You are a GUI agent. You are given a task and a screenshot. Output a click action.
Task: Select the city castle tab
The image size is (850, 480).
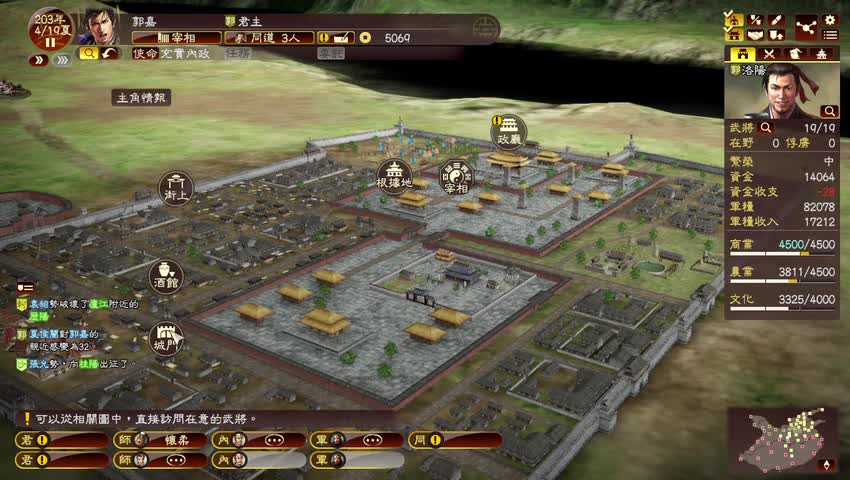[x=743, y=54]
